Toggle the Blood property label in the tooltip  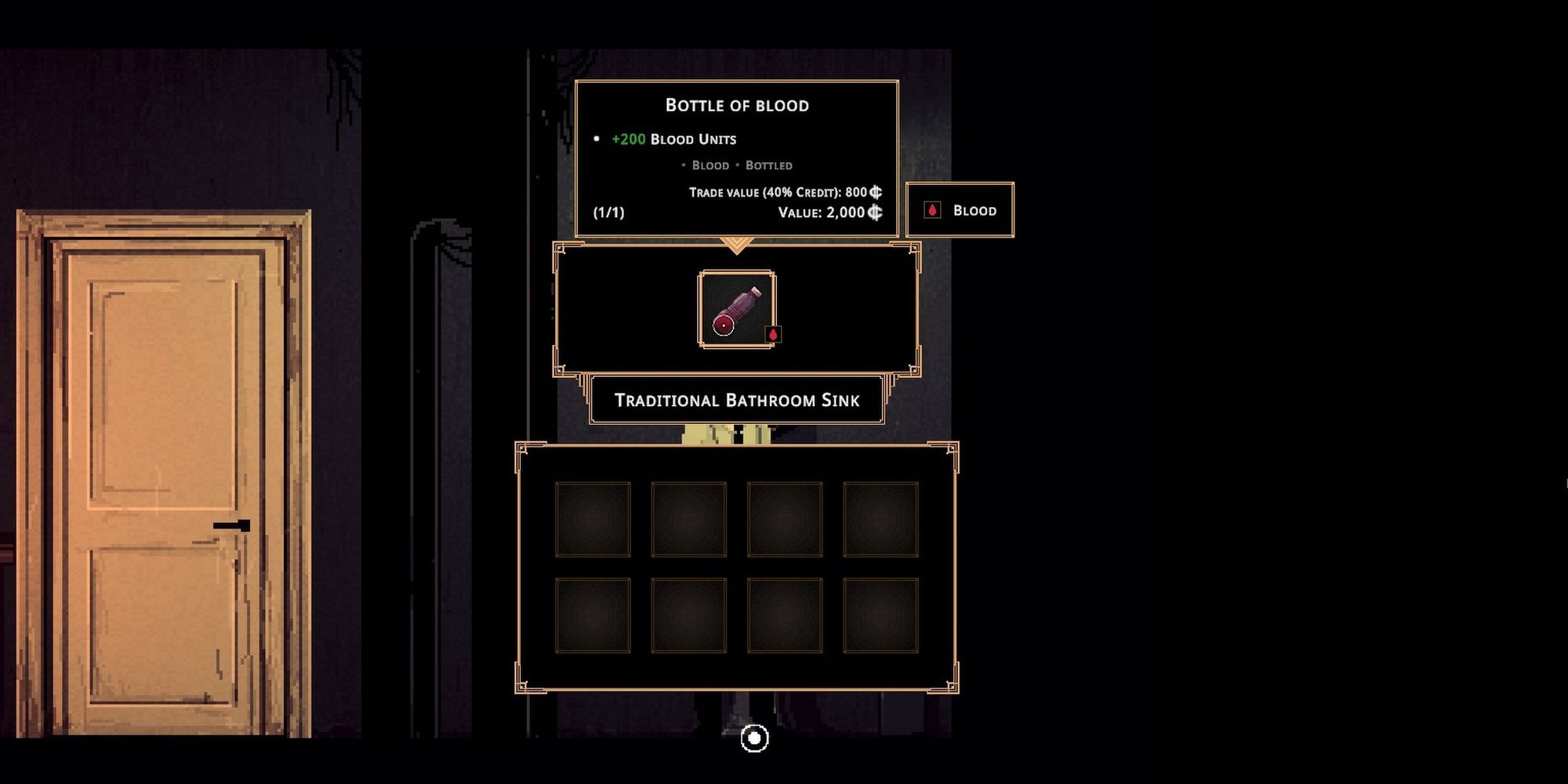coord(710,165)
